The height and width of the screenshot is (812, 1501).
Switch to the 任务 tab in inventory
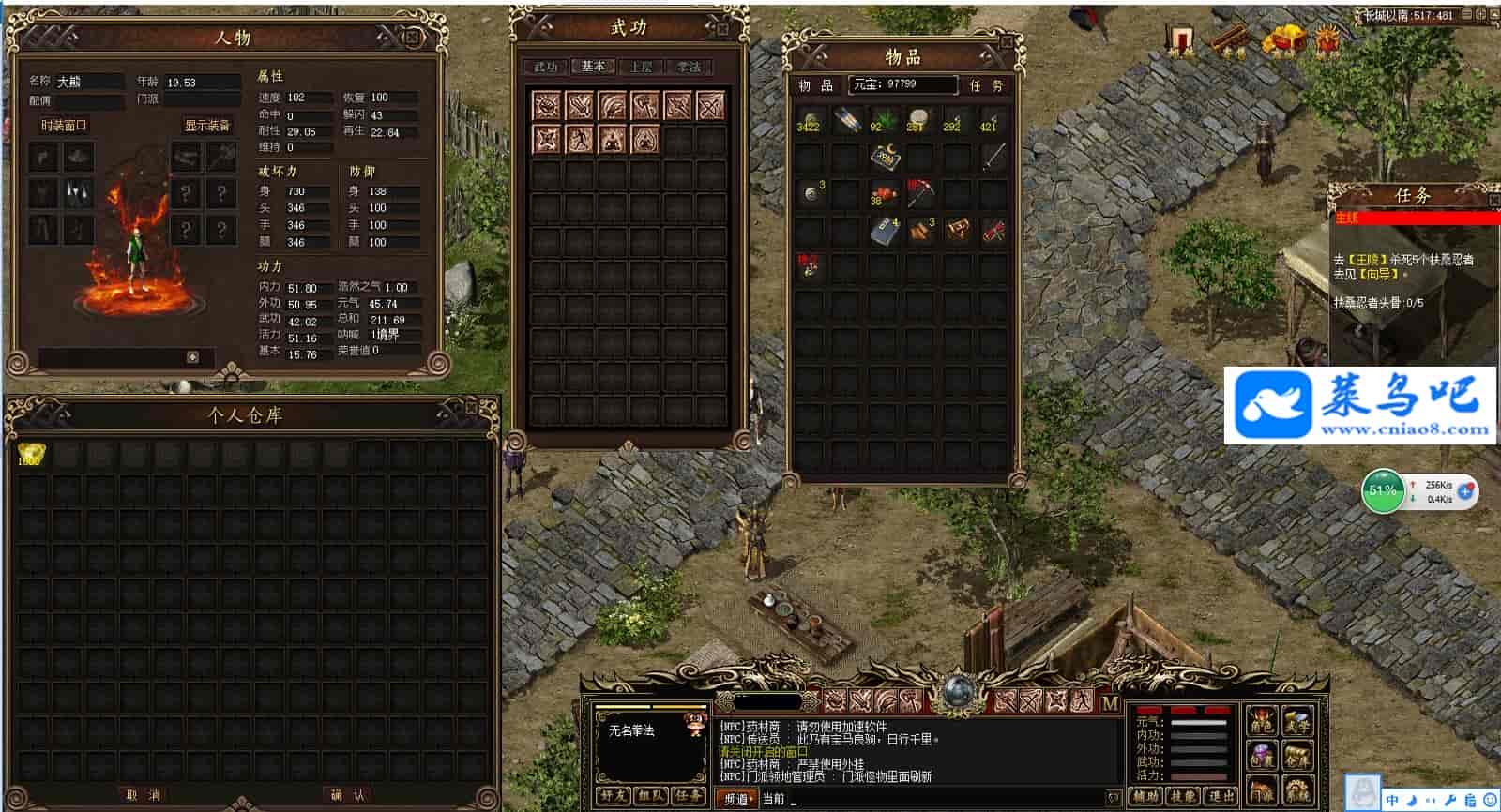click(986, 85)
